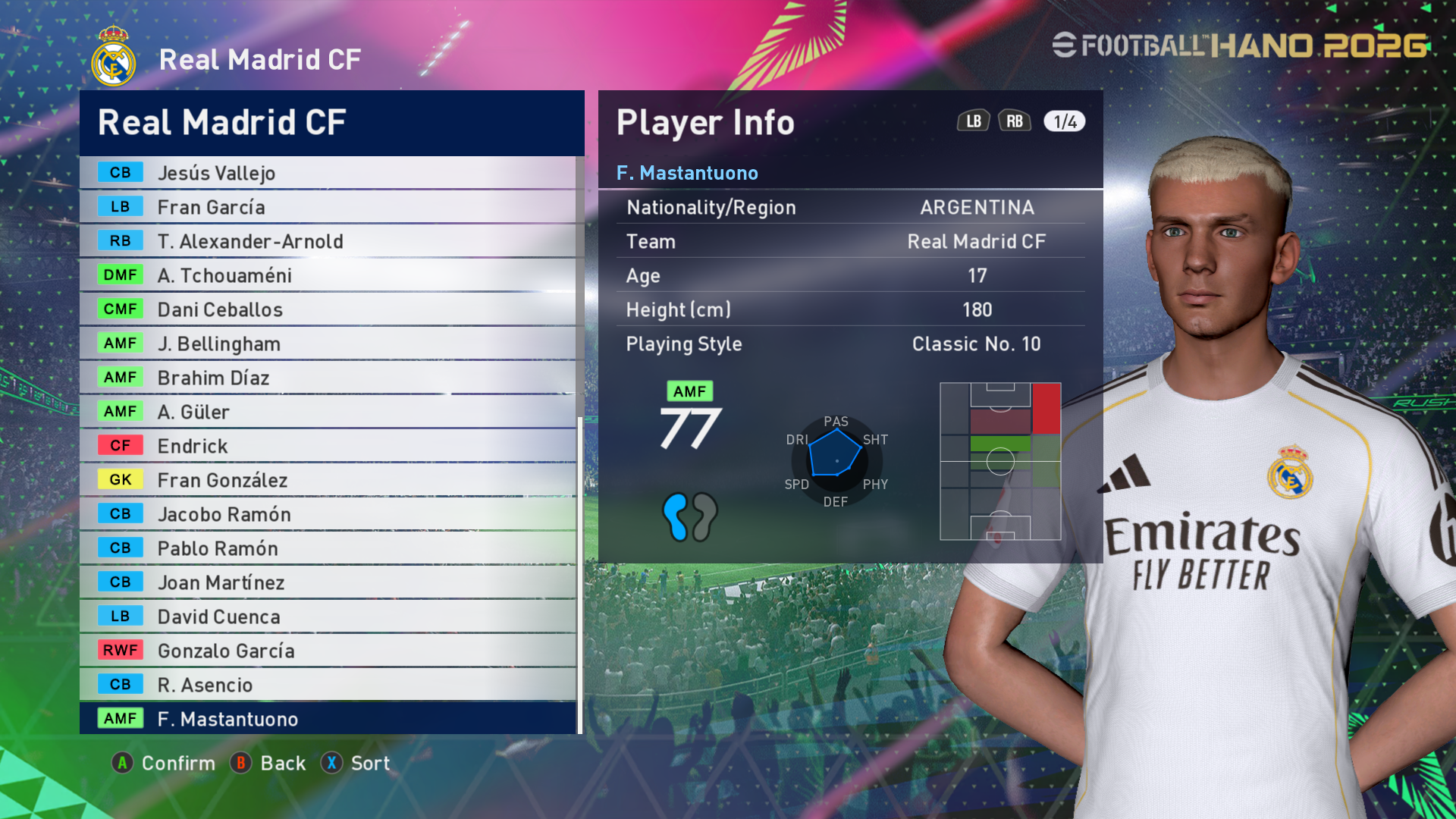The width and height of the screenshot is (1456, 819).
Task: Select Endrick in the roster
Action: click(328, 446)
